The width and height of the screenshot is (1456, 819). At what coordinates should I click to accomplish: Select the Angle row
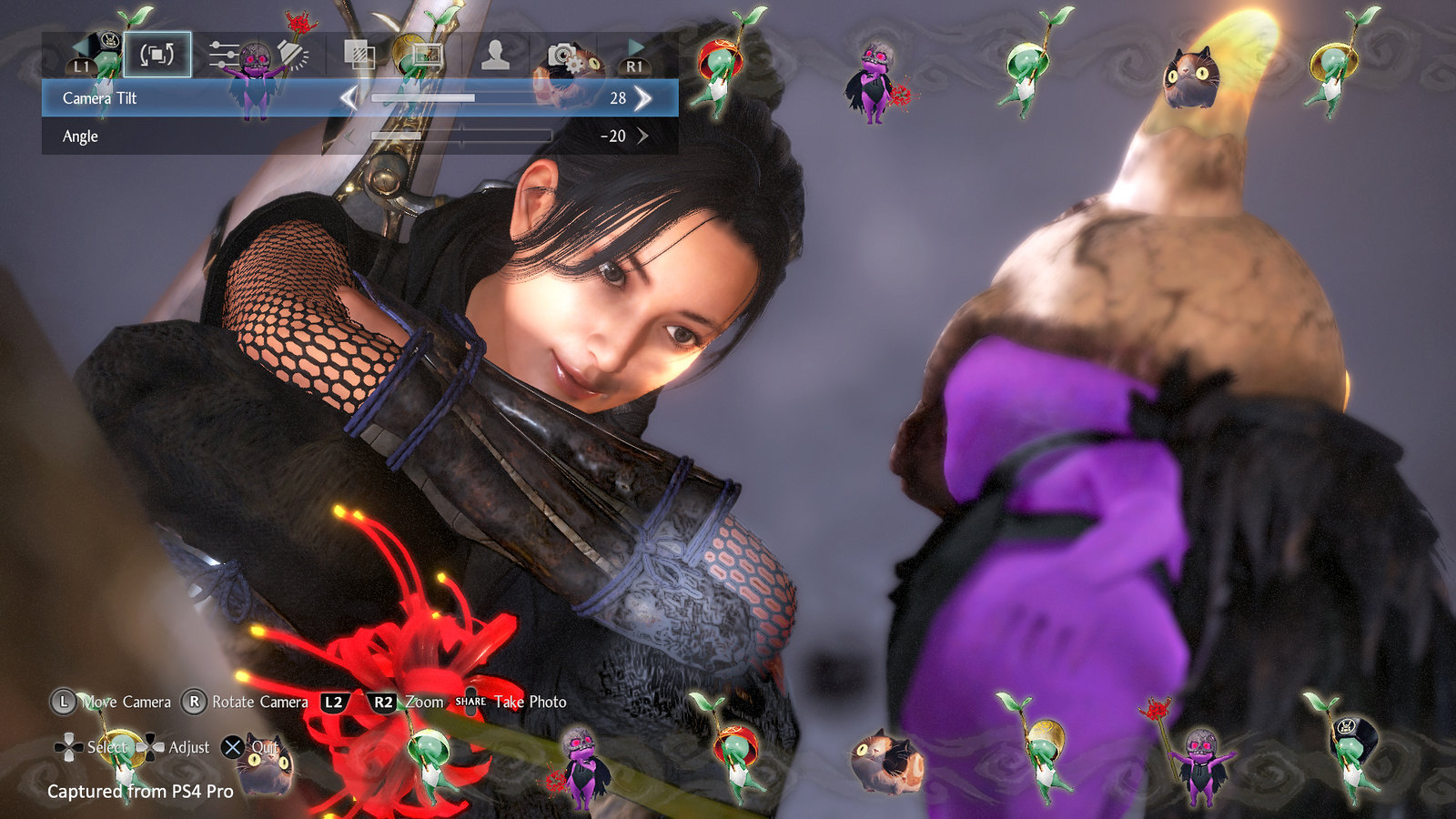click(x=182, y=136)
